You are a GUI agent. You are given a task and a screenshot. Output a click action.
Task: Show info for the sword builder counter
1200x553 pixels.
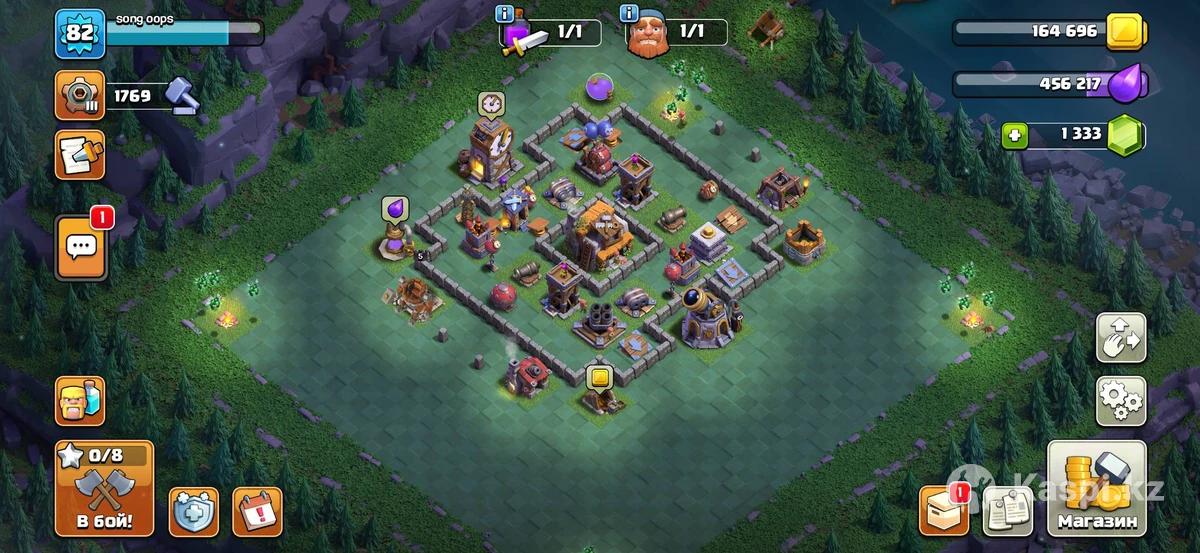tap(507, 13)
